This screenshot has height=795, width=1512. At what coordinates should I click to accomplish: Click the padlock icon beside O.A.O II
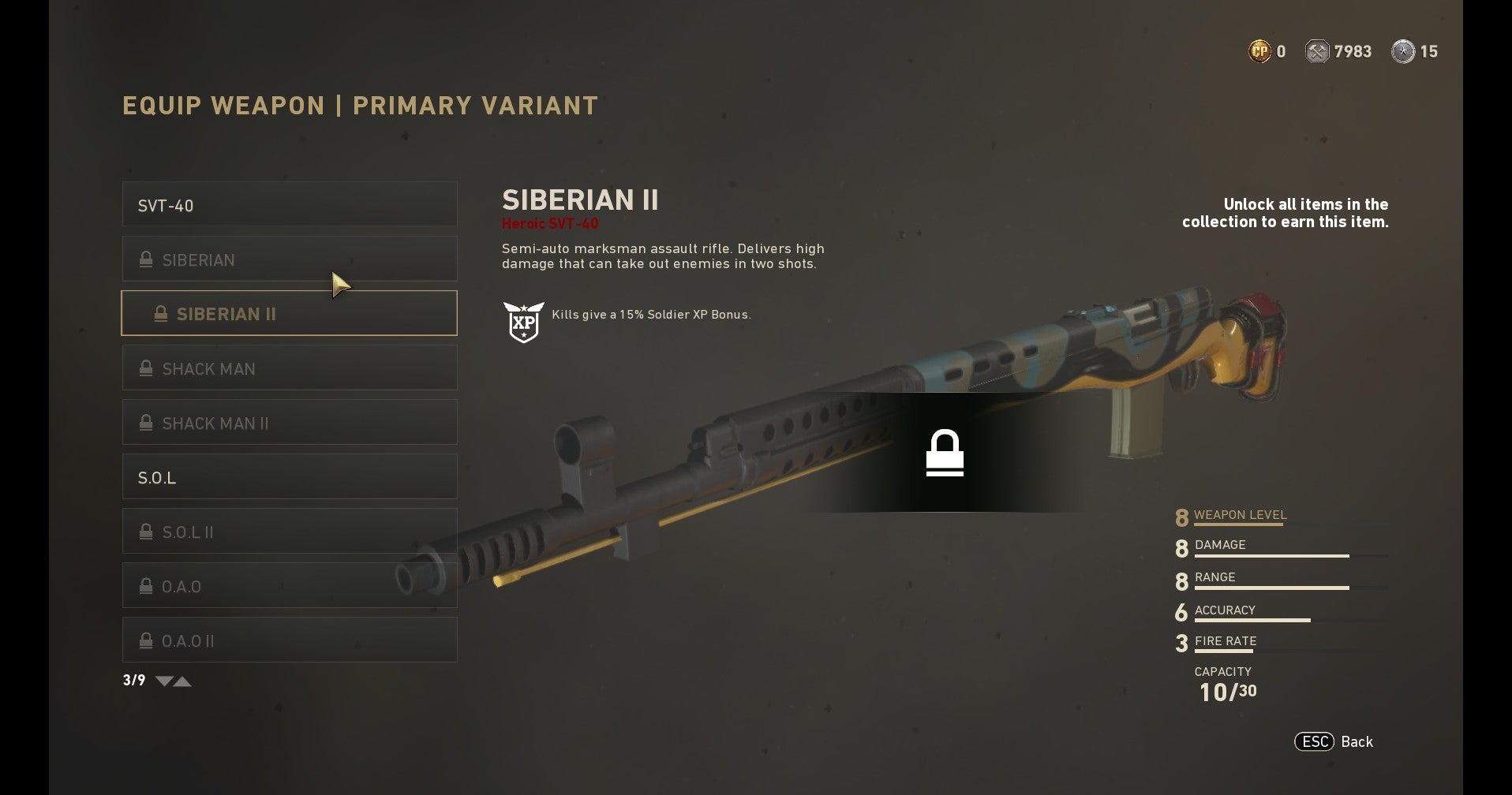tap(145, 640)
